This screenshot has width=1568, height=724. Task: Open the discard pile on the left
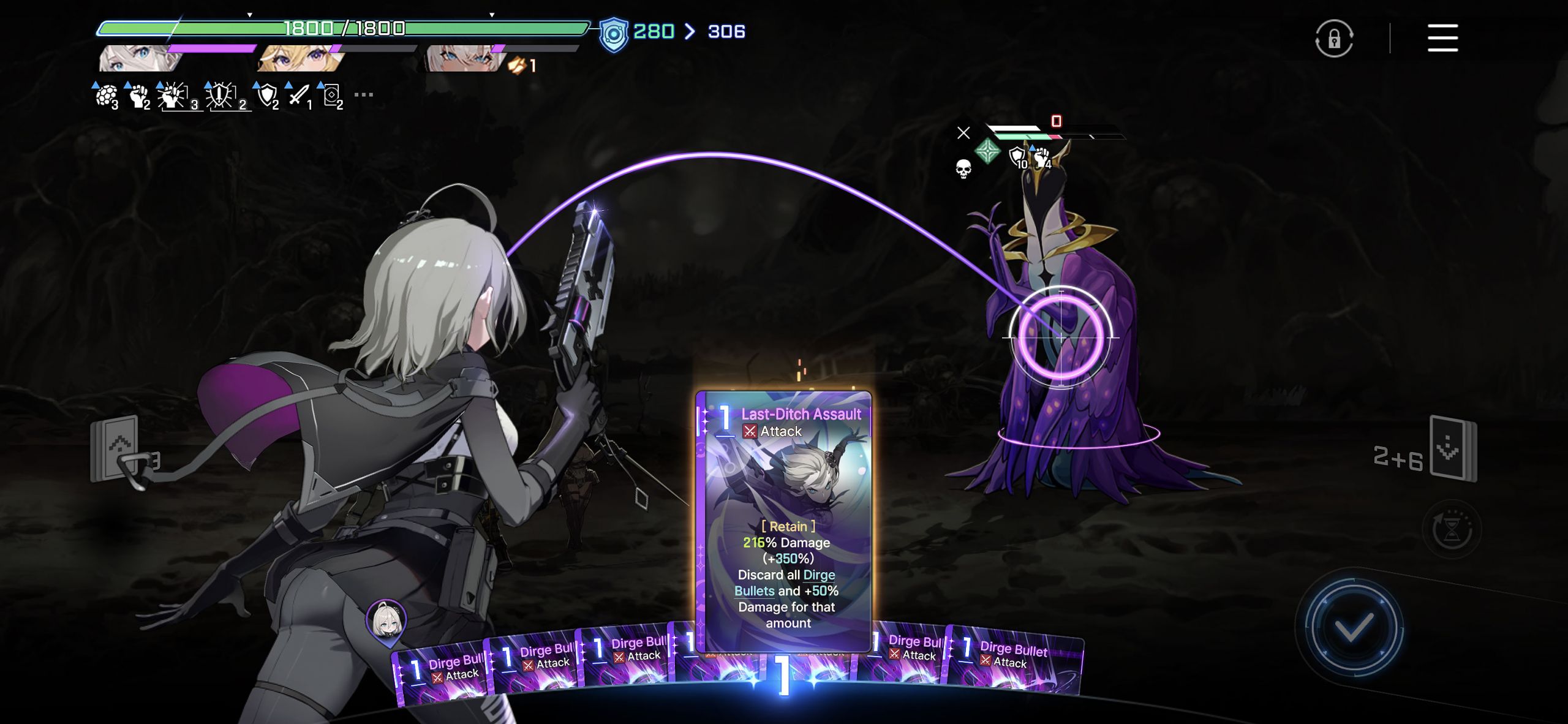(x=116, y=450)
